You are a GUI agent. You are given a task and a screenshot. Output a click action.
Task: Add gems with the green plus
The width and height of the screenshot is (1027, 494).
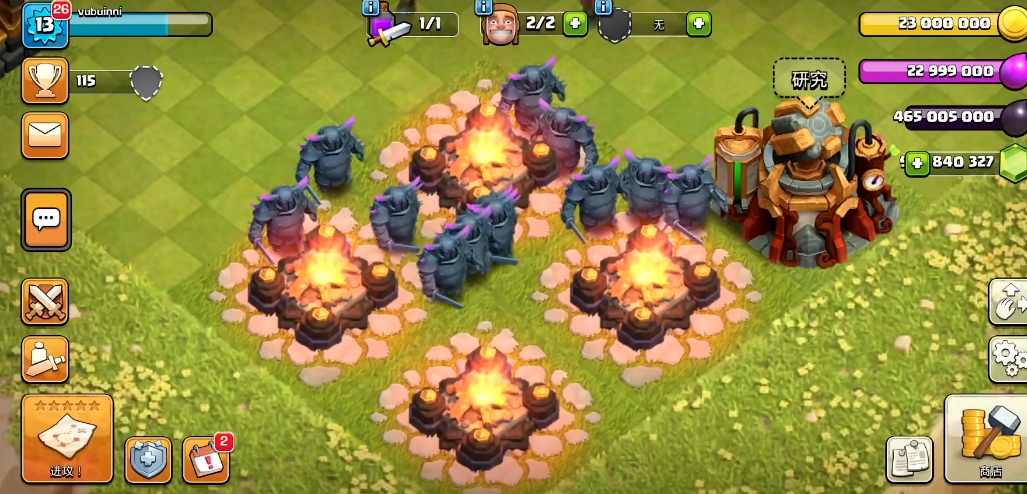click(917, 162)
